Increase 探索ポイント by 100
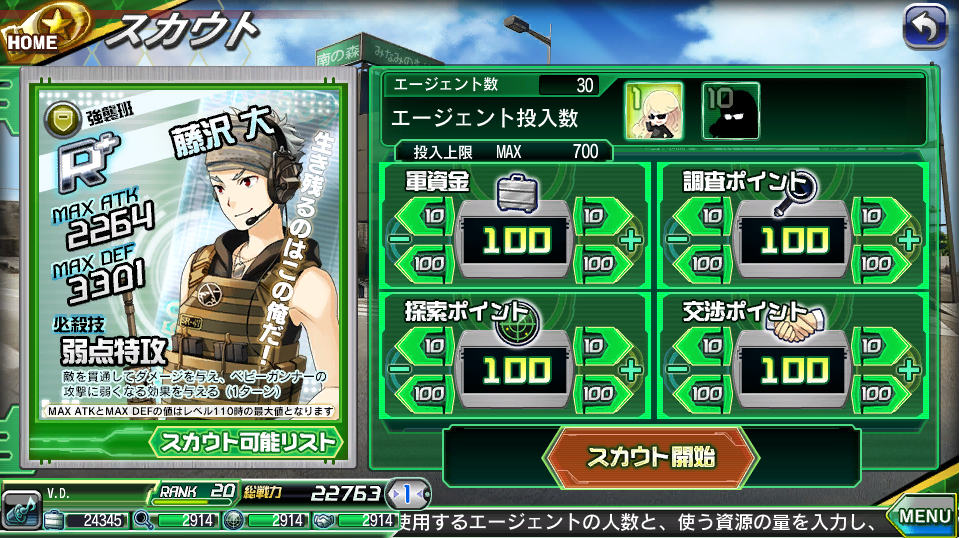Screen dimensions: 959x538 (598, 393)
